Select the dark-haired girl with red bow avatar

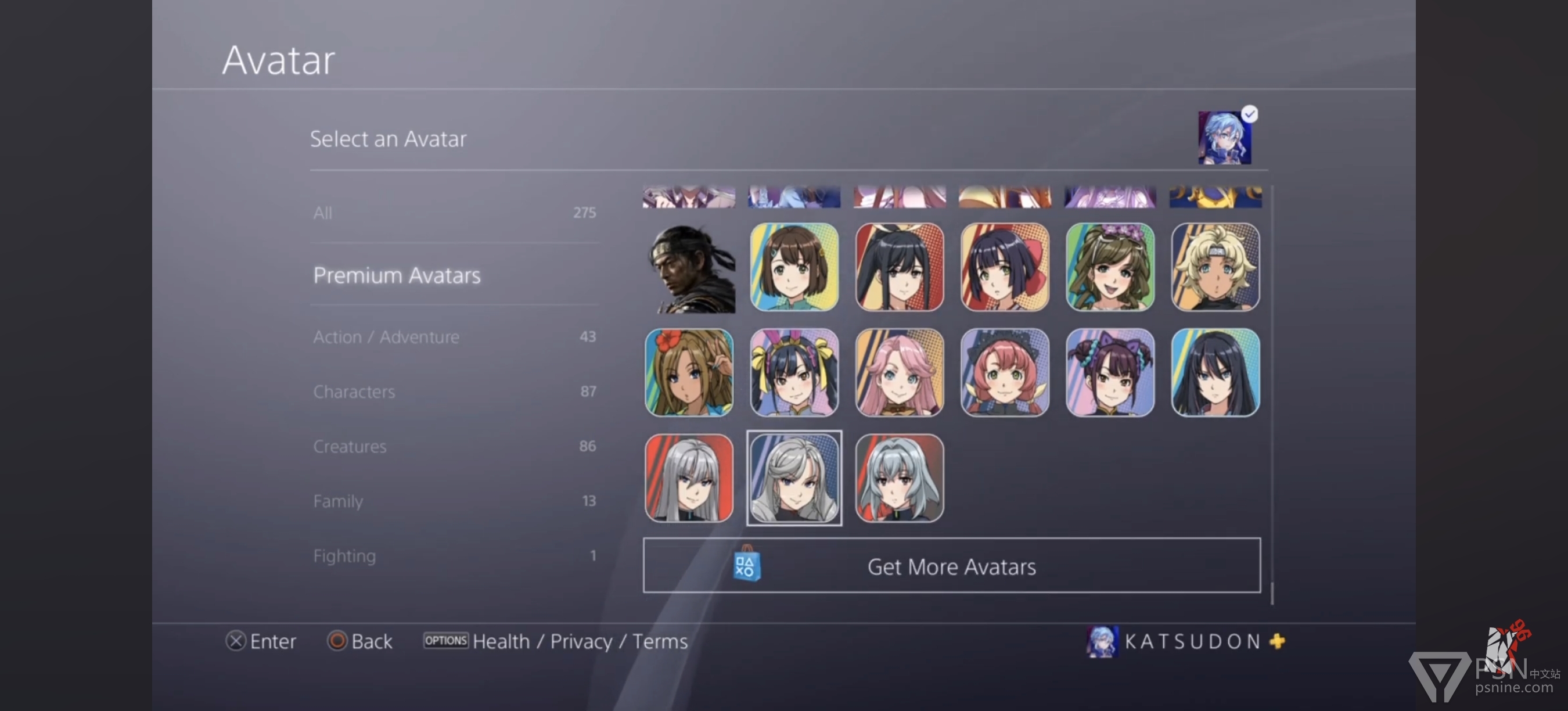tap(1004, 268)
